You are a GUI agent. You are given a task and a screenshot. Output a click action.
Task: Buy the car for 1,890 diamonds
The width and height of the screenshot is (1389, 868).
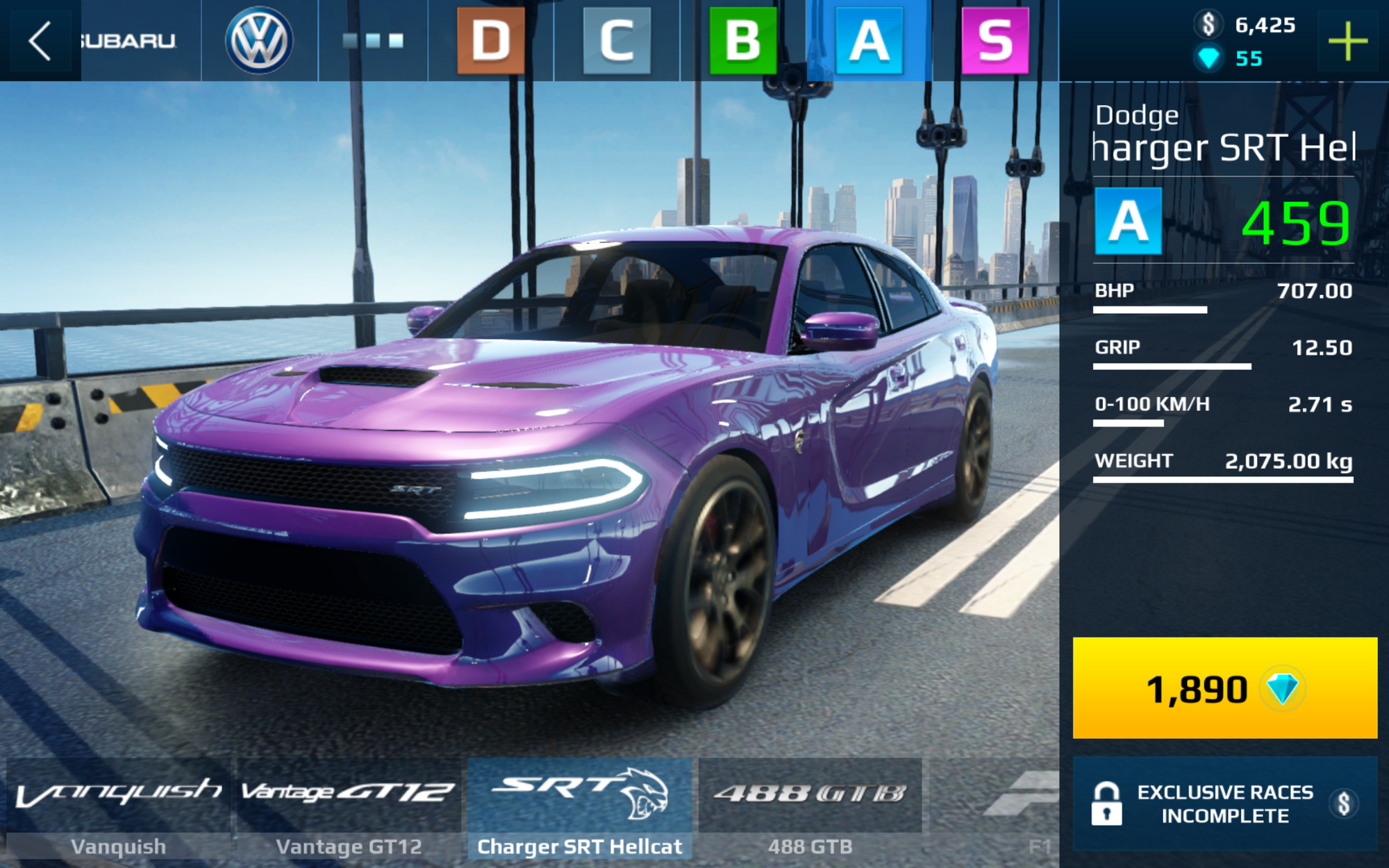[x=1224, y=687]
